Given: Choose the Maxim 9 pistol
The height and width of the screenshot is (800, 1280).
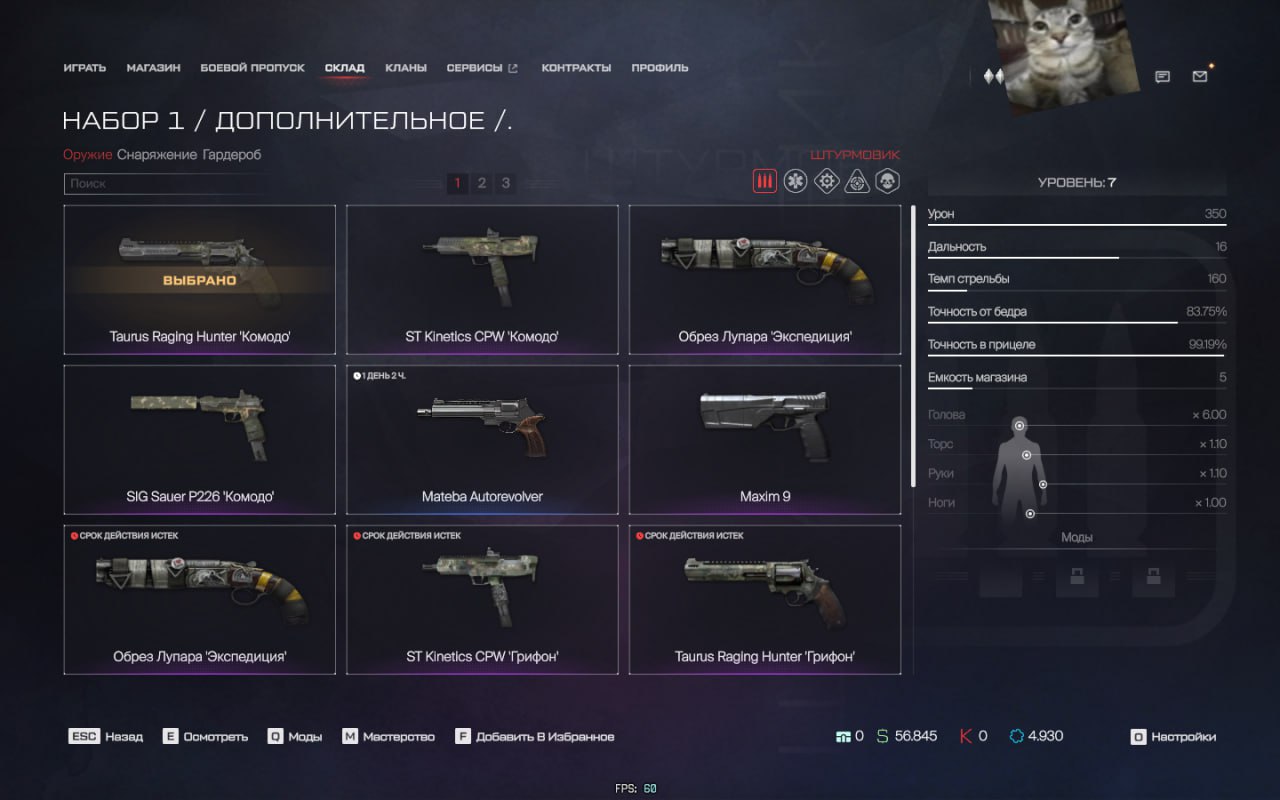Looking at the screenshot, I should coord(765,439).
